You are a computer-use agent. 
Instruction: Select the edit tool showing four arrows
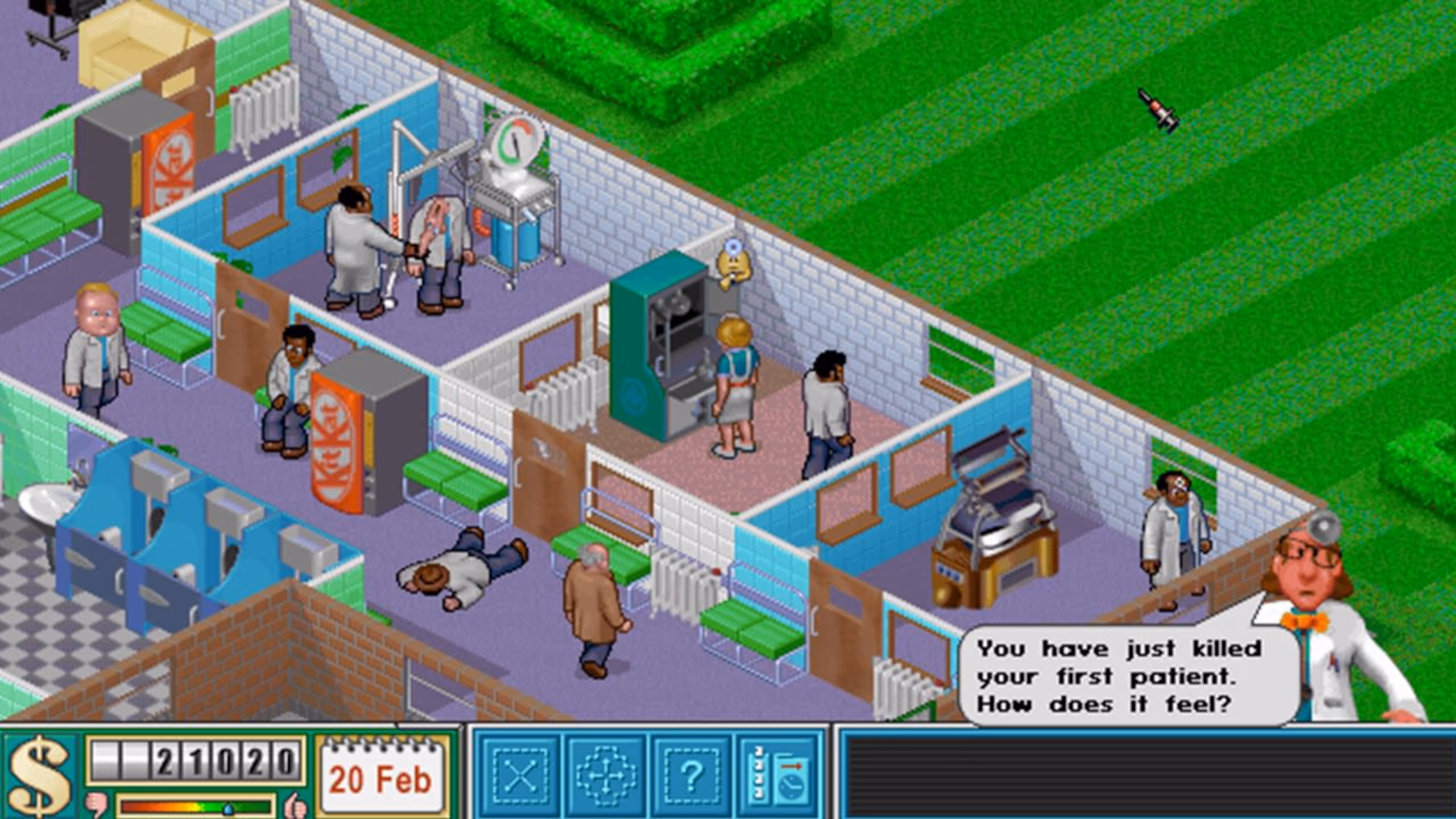[606, 775]
